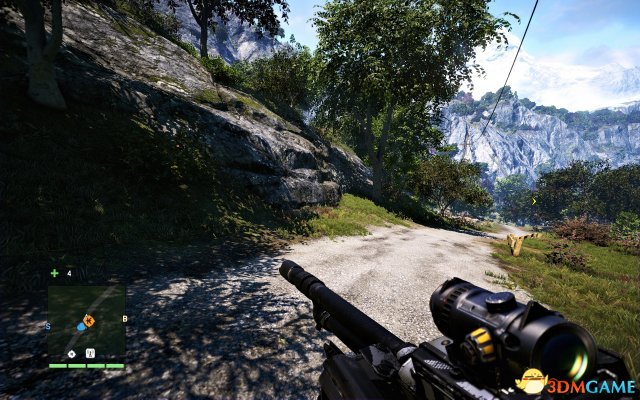Select the orange diamond marker on minimap
The height and width of the screenshot is (400, 640).
pos(89,320)
